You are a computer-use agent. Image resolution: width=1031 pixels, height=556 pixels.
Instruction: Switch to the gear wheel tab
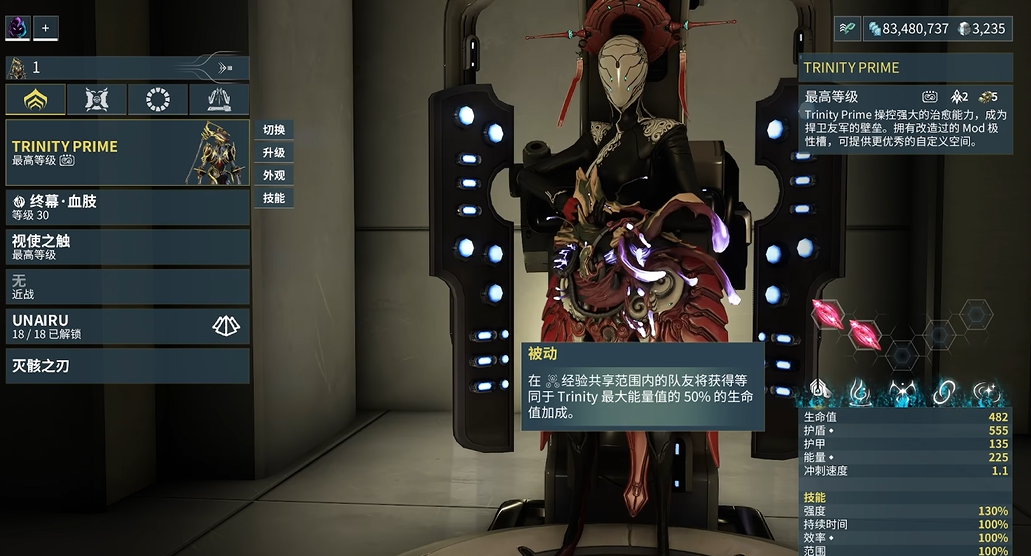pos(158,100)
